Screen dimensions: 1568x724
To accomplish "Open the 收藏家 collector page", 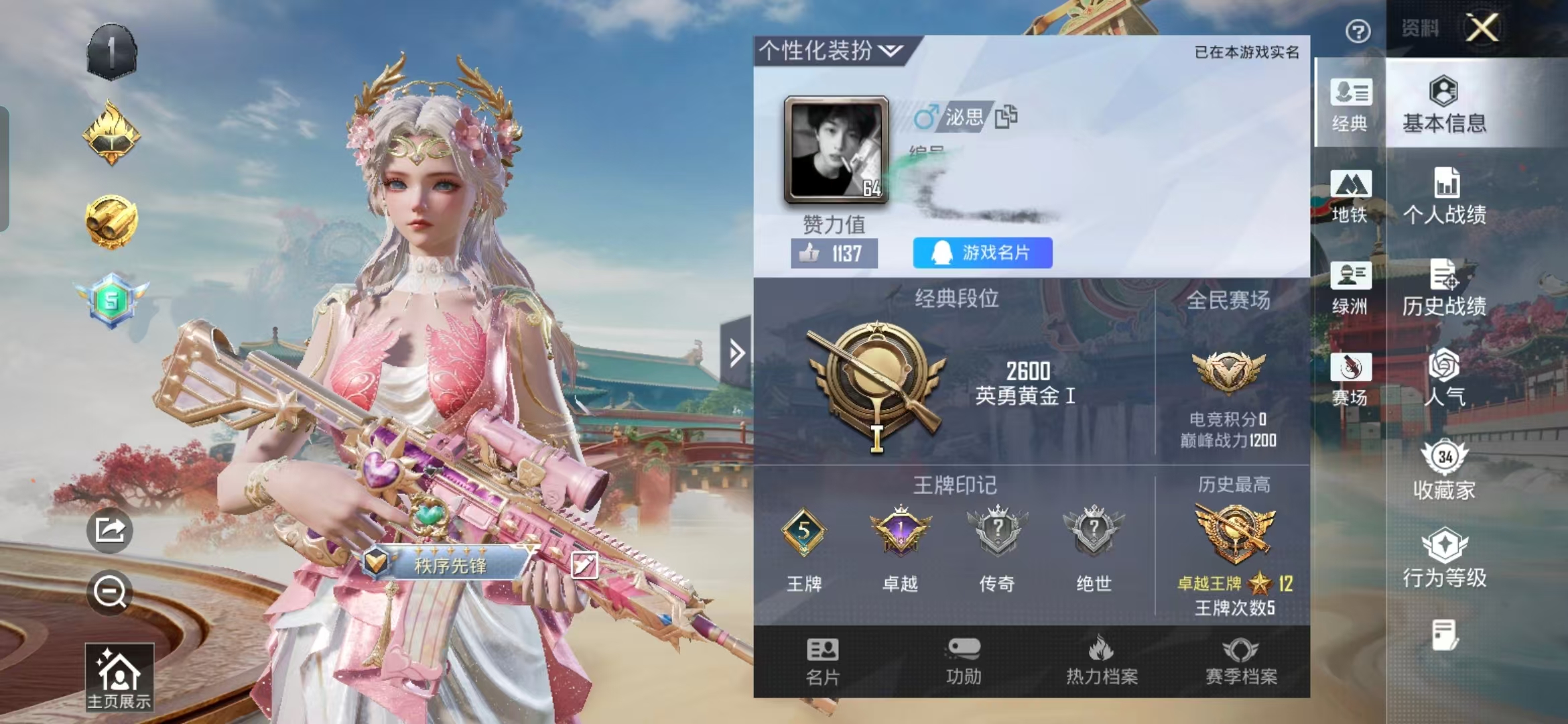I will click(x=1445, y=470).
